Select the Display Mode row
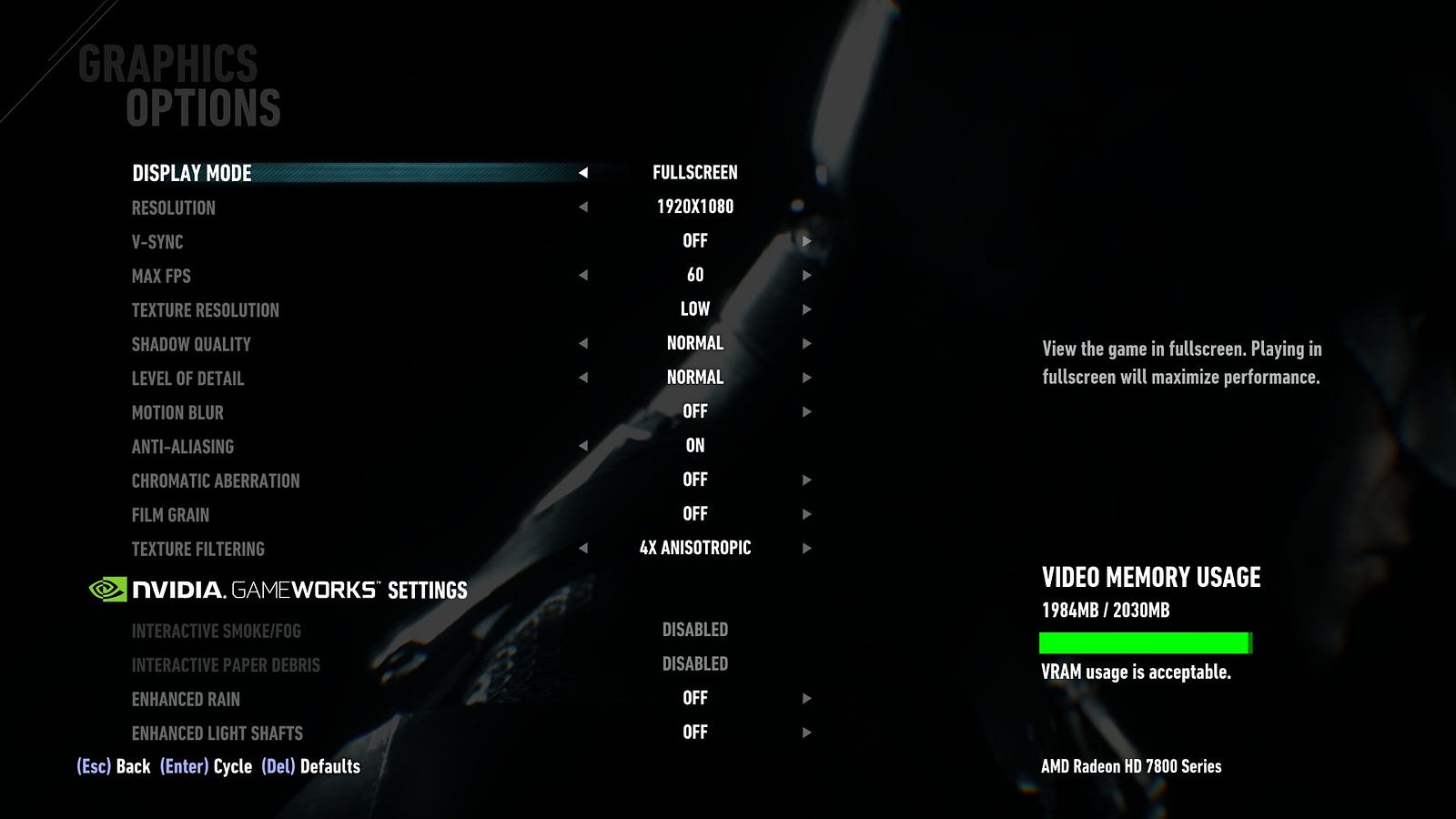 (192, 173)
